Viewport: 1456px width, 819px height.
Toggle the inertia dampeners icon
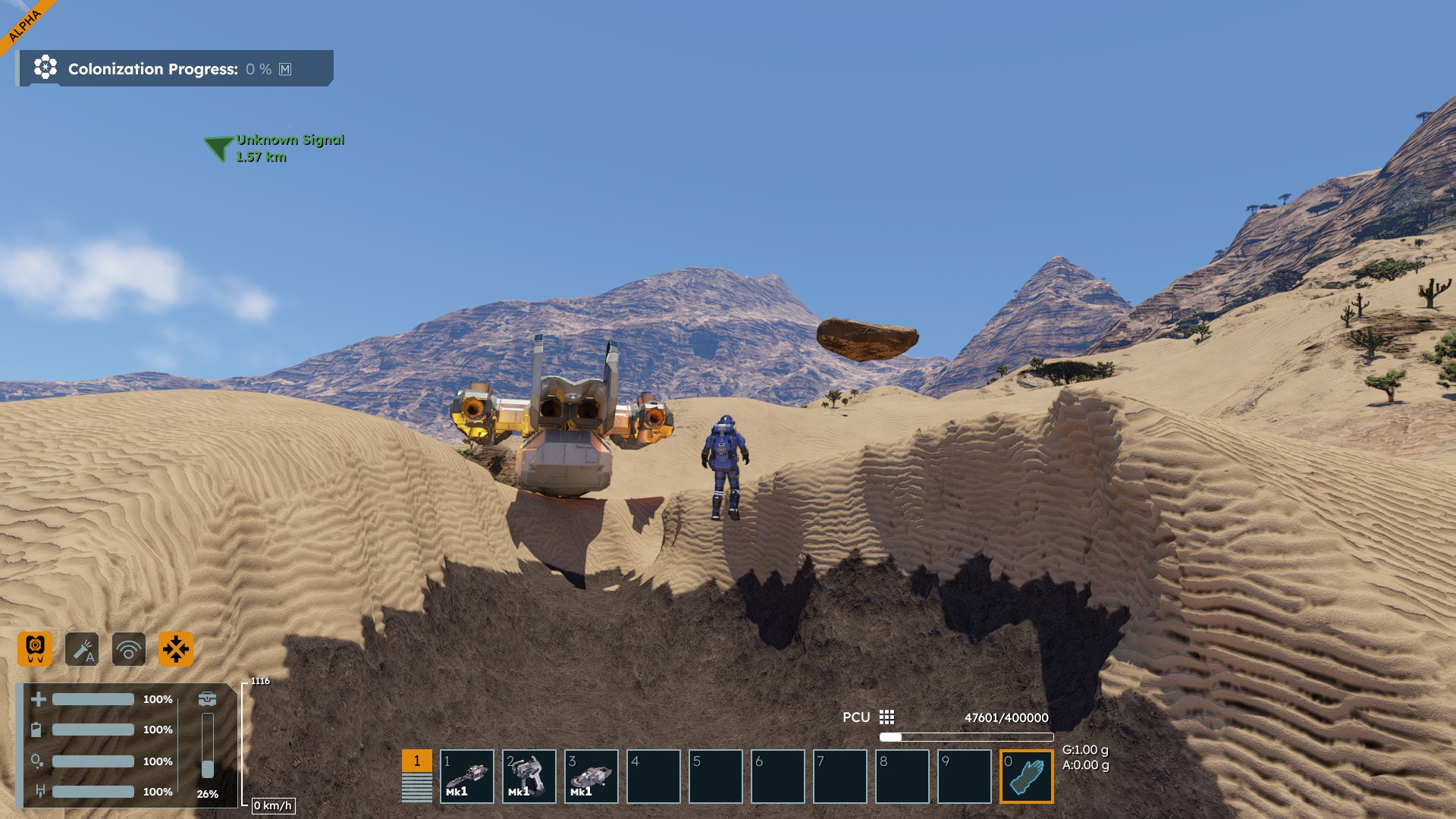pos(176,649)
